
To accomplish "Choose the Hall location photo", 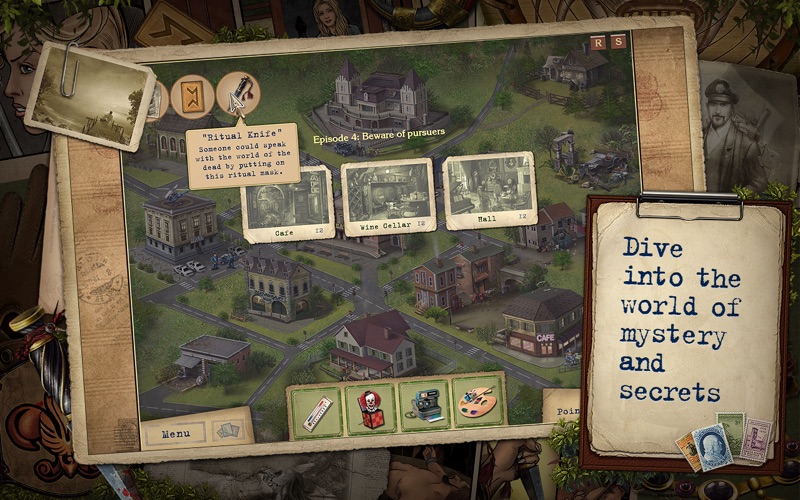I will 489,189.
